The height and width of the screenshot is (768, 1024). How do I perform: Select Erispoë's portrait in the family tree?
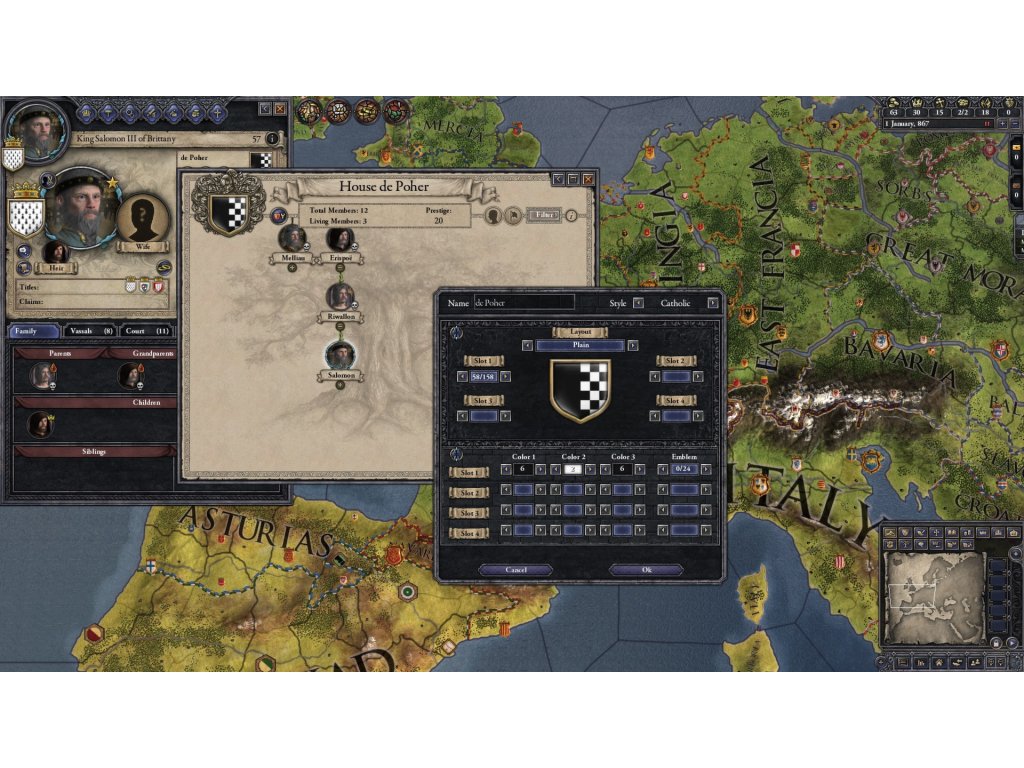click(x=341, y=238)
